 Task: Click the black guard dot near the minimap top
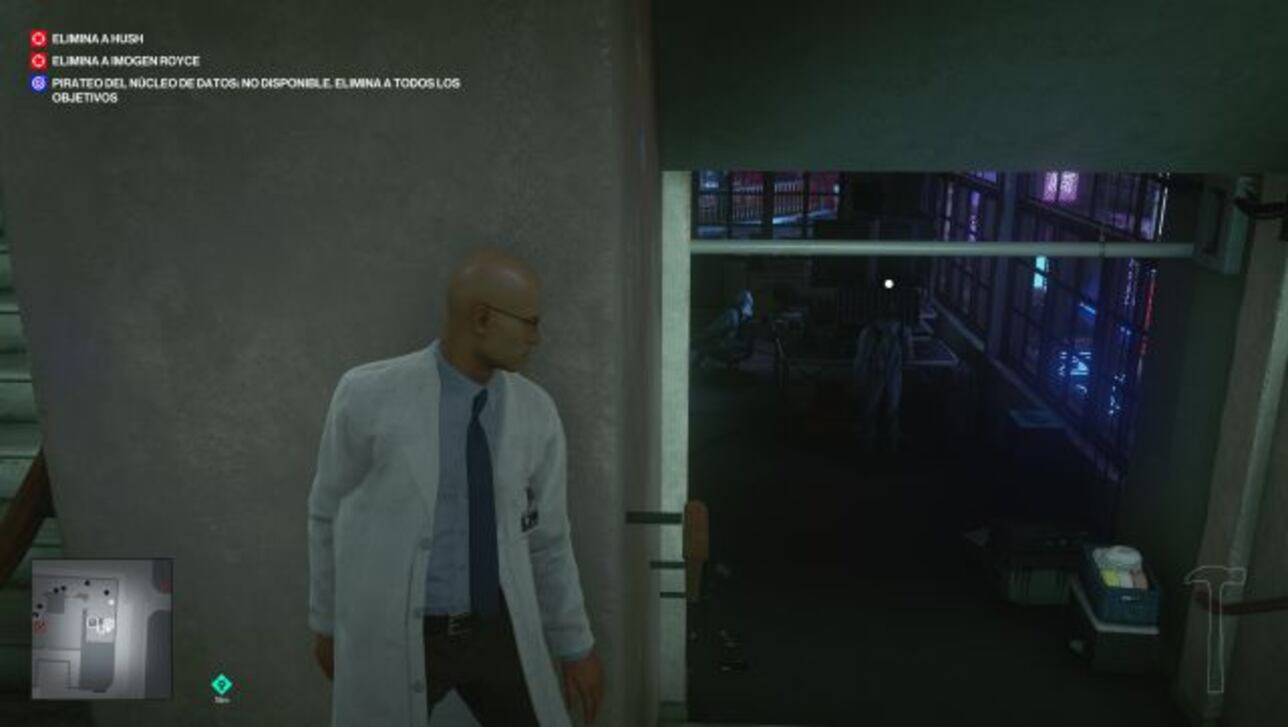click(x=86, y=584)
